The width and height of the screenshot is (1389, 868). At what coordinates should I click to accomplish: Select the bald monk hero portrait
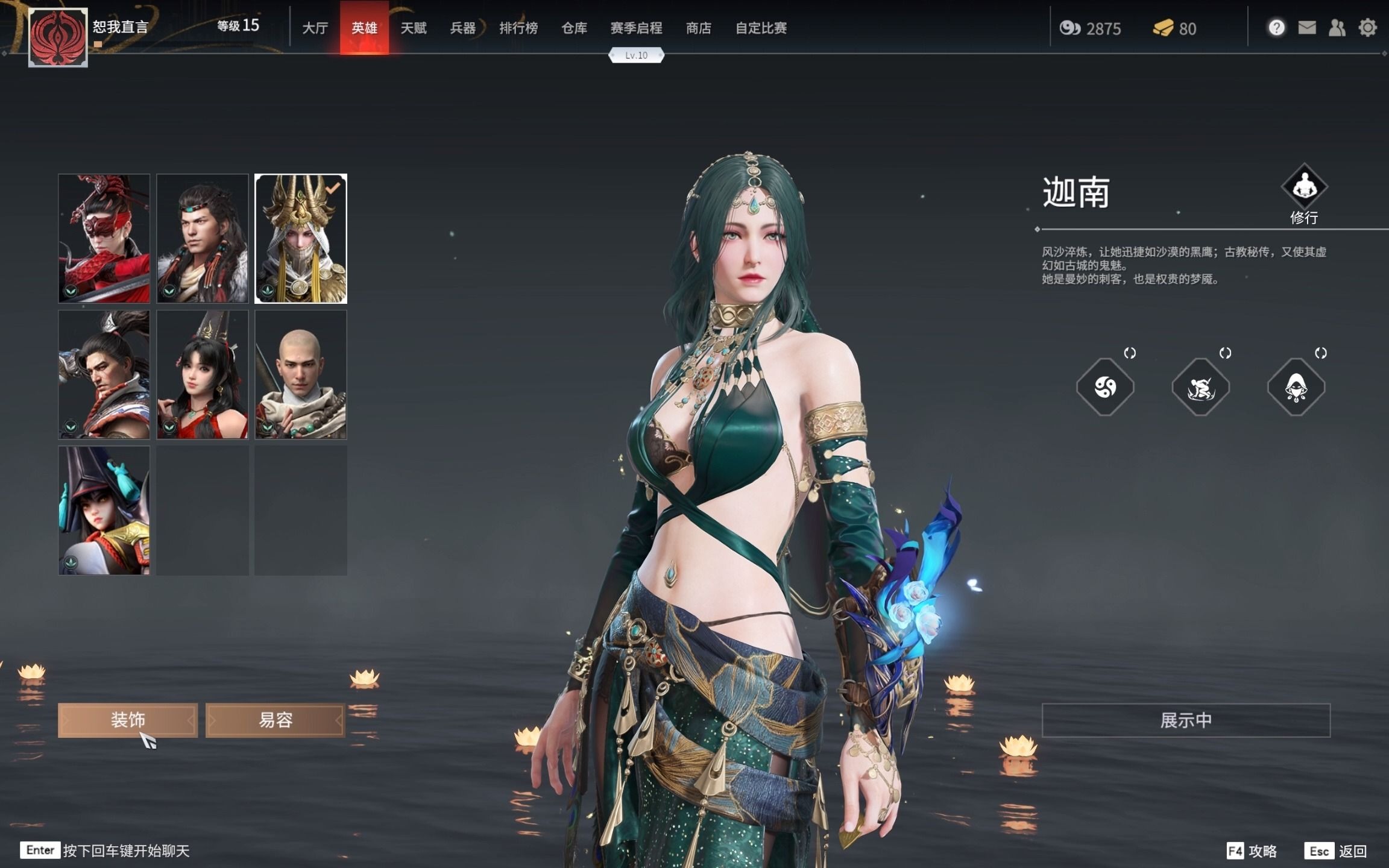(301, 375)
